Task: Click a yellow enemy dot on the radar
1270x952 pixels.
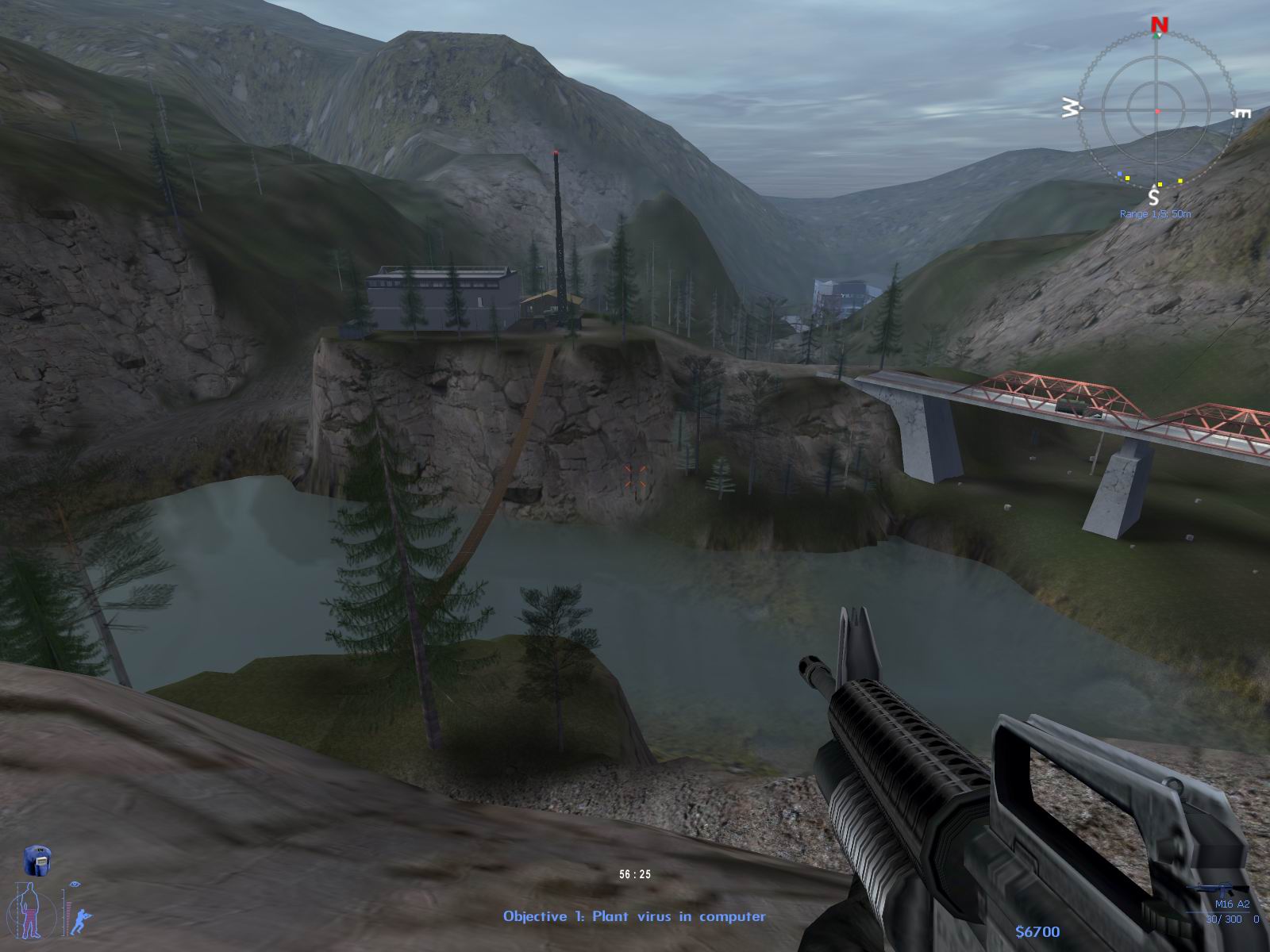Action: pyautogui.click(x=1128, y=178)
